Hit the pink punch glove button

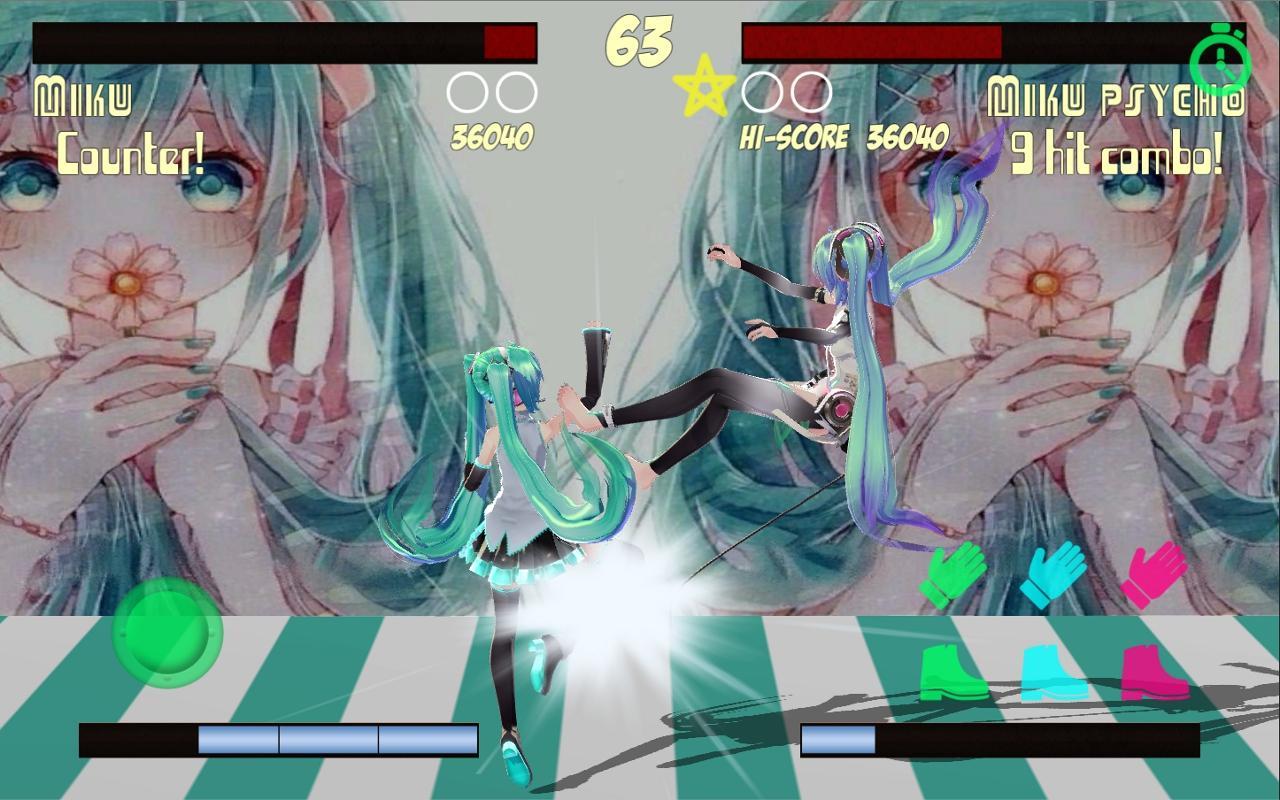(x=1155, y=572)
